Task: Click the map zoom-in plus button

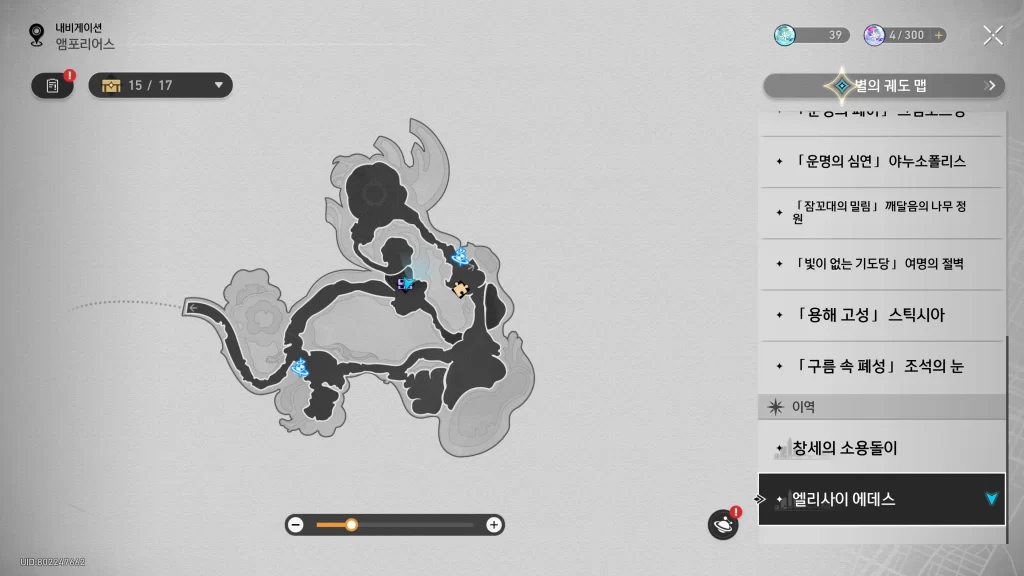Action: (x=493, y=525)
